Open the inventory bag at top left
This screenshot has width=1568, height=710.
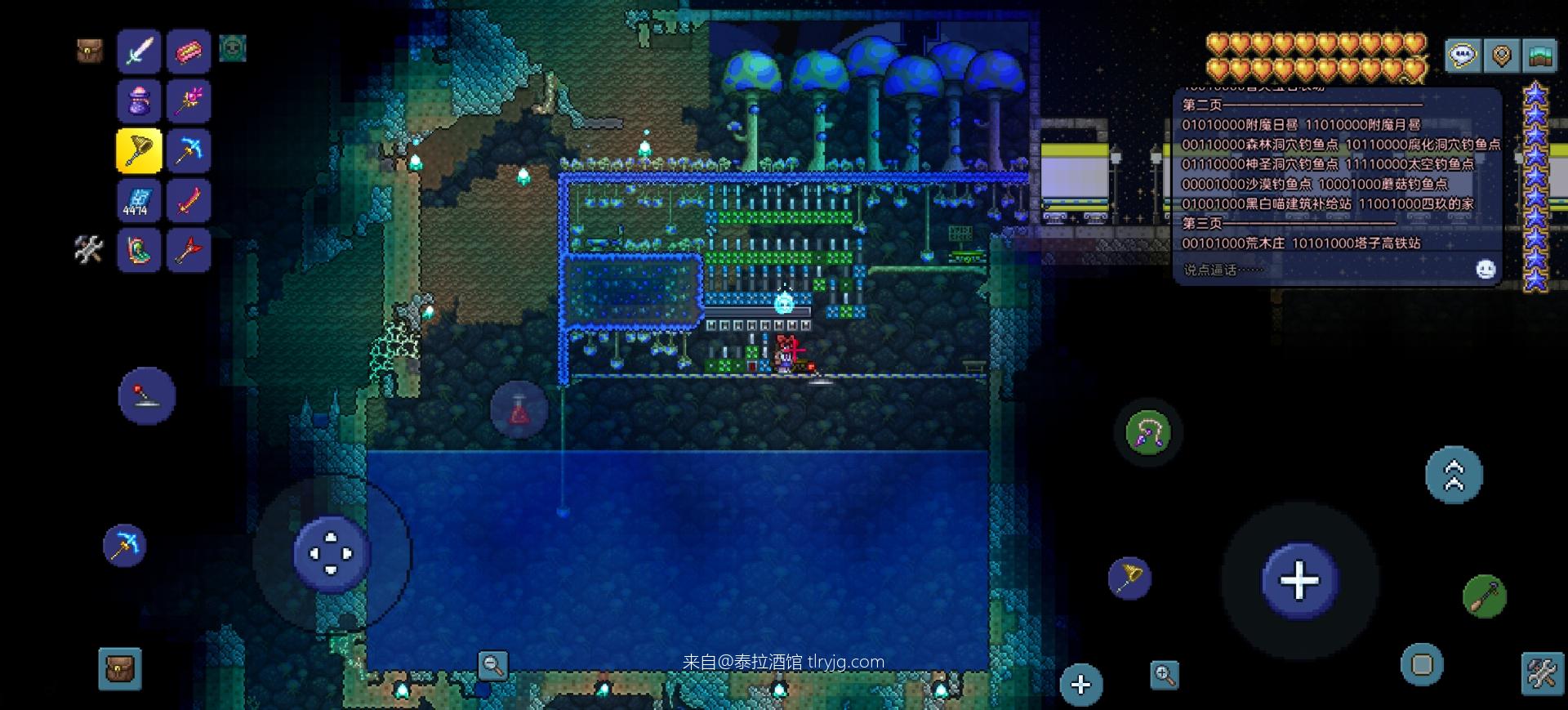pos(89,51)
